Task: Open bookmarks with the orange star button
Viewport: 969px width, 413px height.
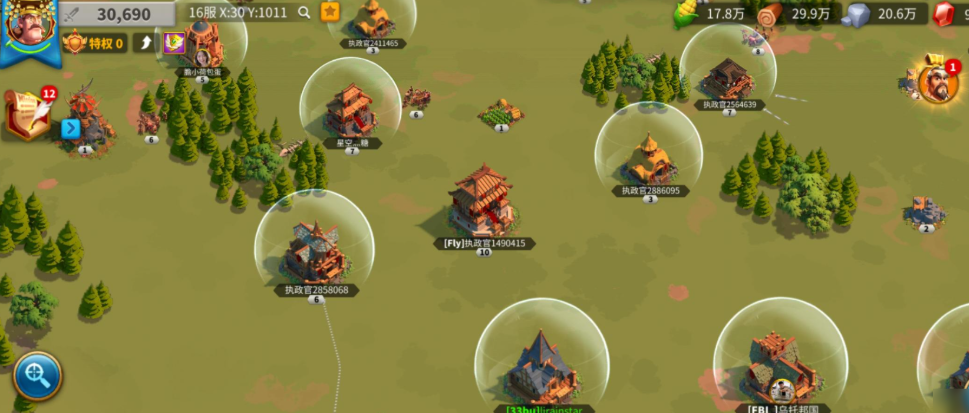Action: coord(330,12)
